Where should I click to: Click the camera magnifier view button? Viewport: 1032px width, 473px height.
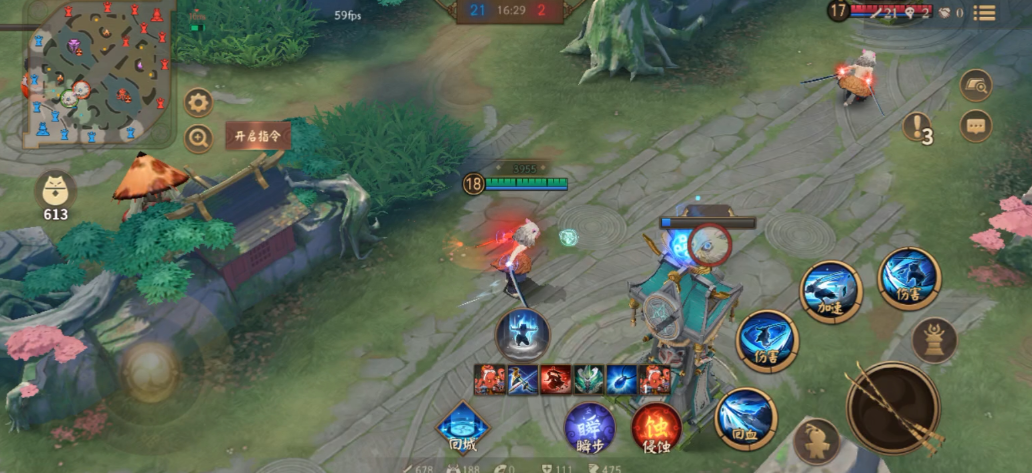coord(975,86)
